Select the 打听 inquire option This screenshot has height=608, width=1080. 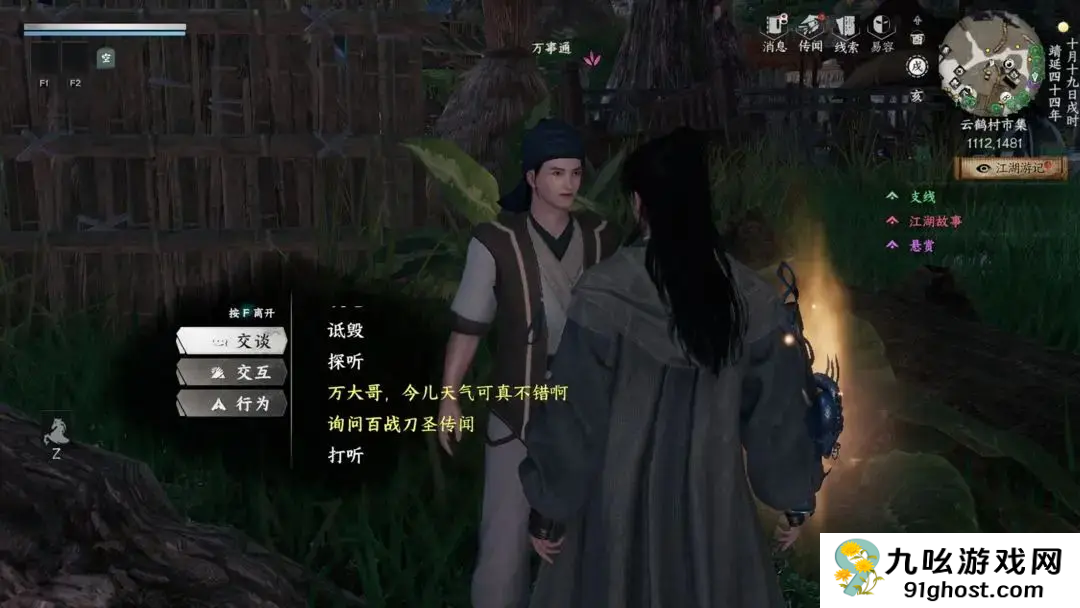(x=346, y=456)
